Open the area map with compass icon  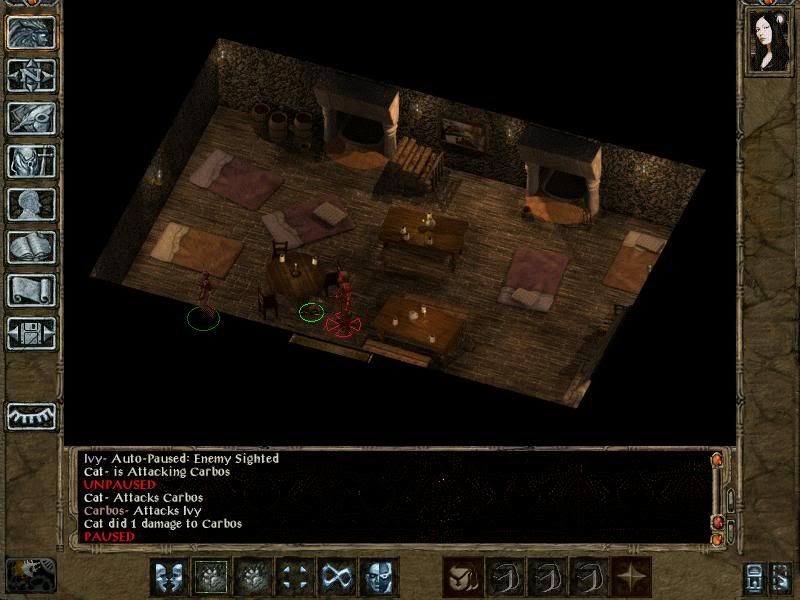[x=31, y=75]
